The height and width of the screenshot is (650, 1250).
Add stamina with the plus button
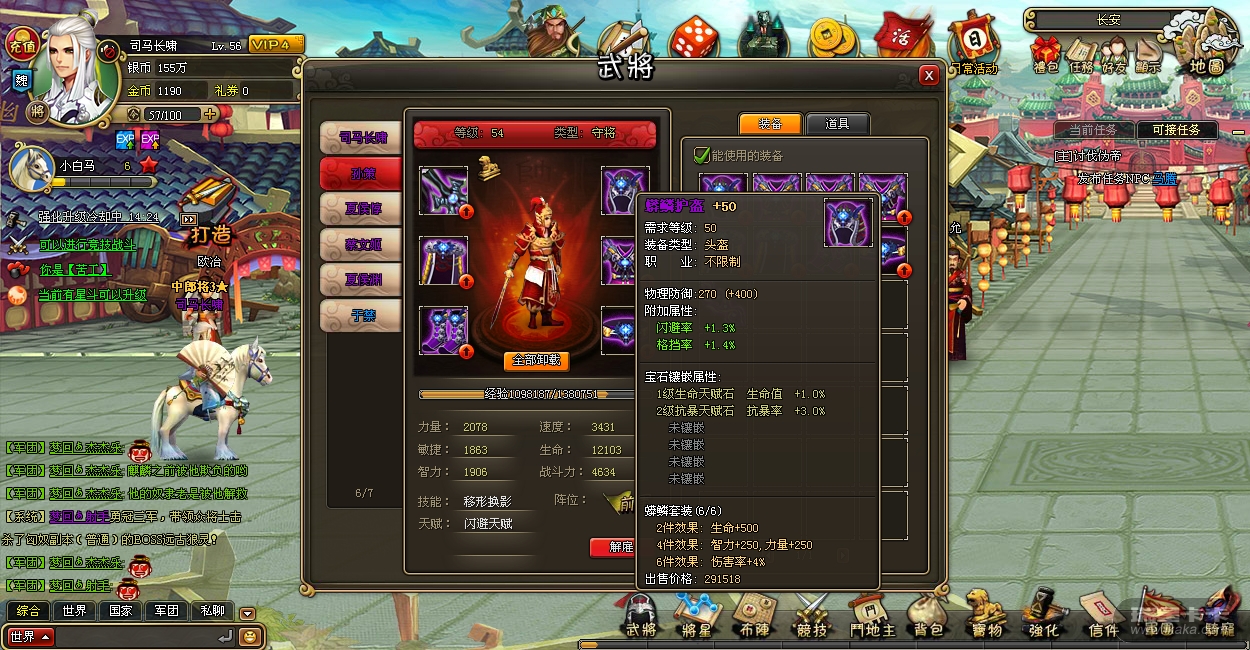coord(210,114)
